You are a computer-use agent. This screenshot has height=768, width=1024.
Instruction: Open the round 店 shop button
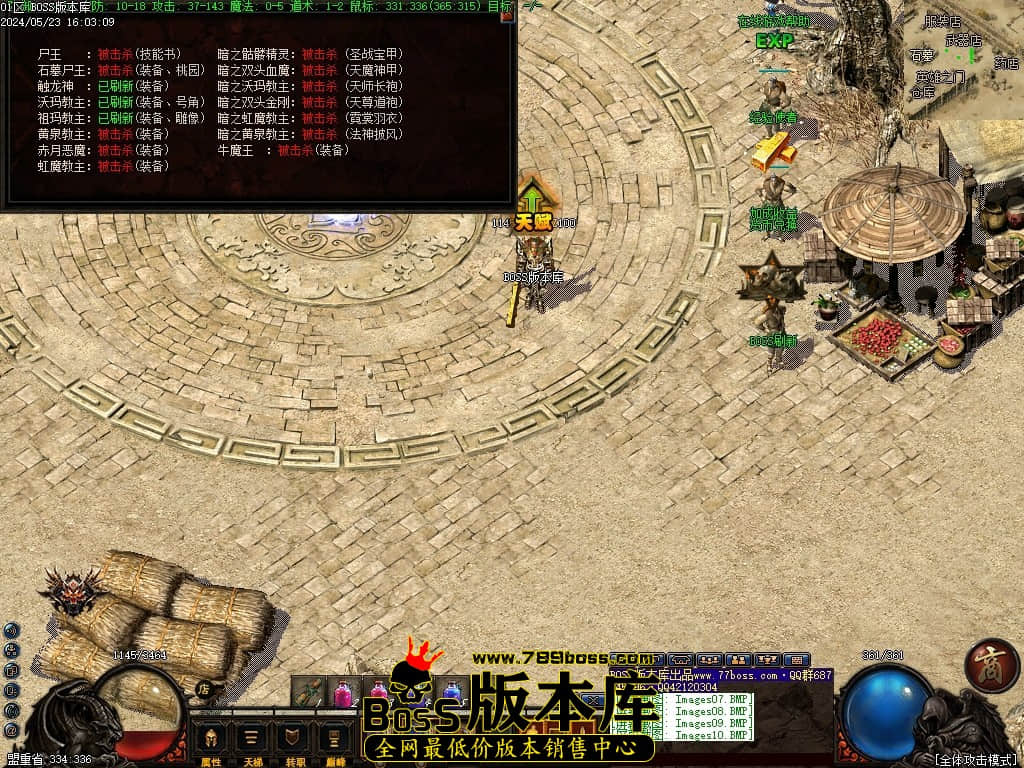pos(203,689)
